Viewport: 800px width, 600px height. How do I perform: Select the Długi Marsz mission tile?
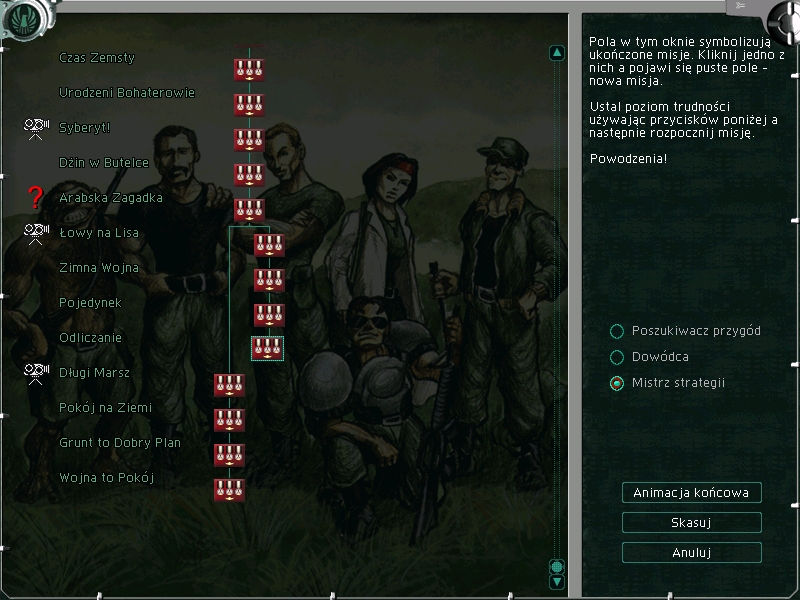click(229, 385)
